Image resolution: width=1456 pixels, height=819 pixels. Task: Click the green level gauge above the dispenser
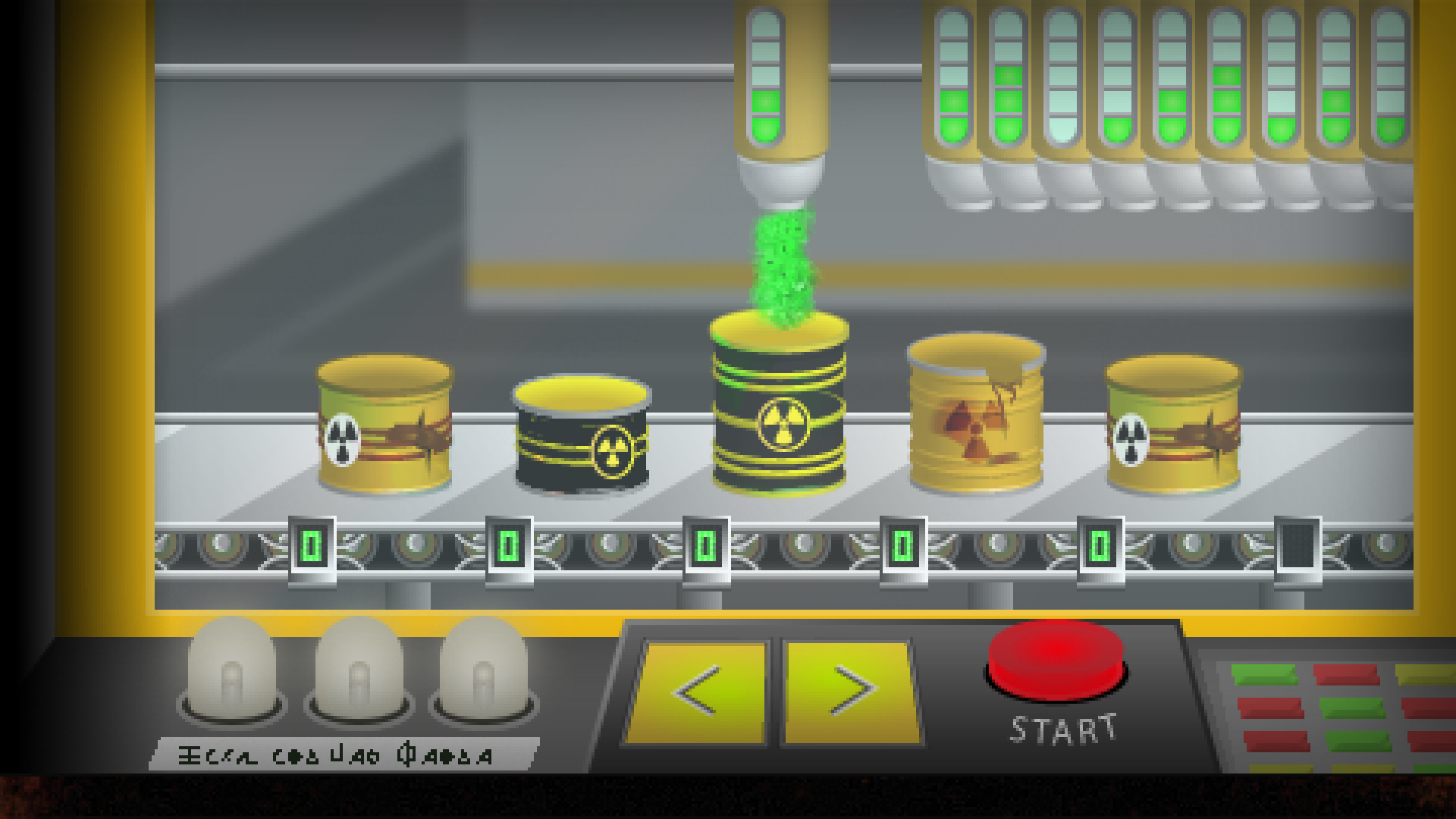pyautogui.click(x=766, y=76)
